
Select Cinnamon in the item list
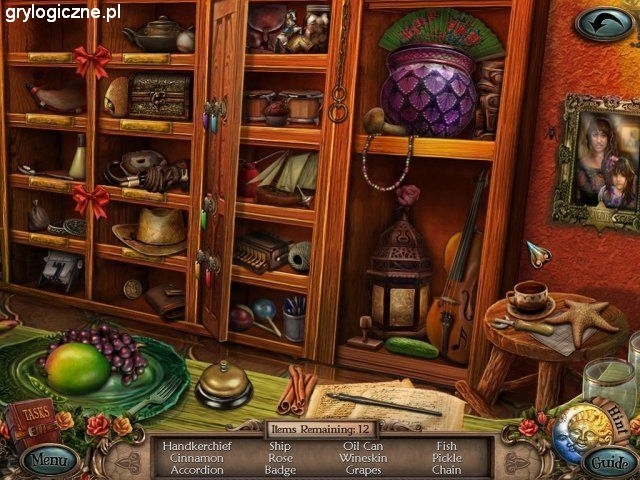click(x=196, y=458)
